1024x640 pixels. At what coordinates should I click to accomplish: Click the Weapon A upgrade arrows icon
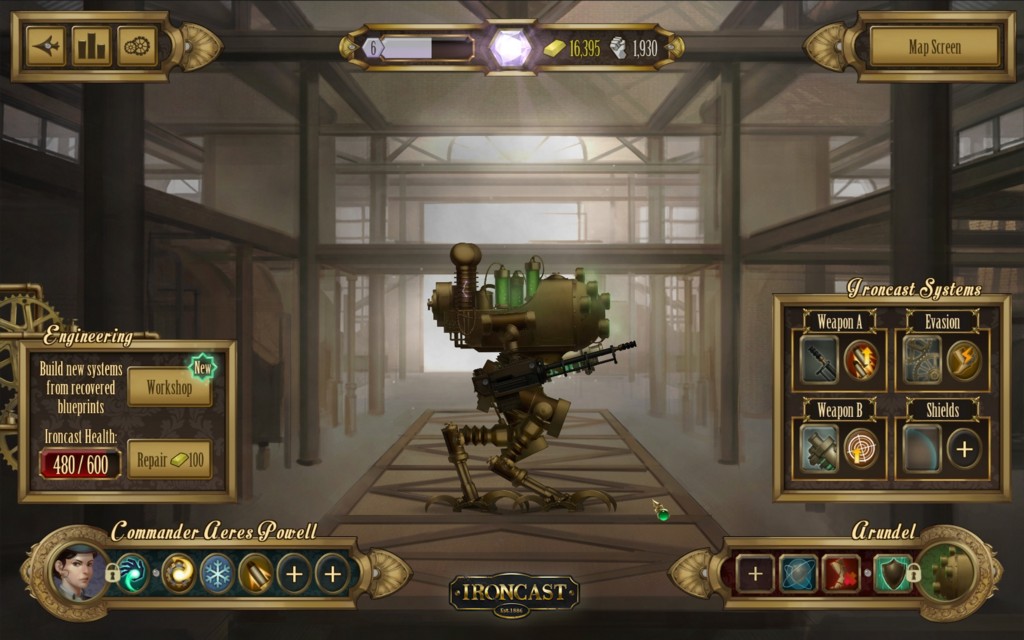point(861,360)
